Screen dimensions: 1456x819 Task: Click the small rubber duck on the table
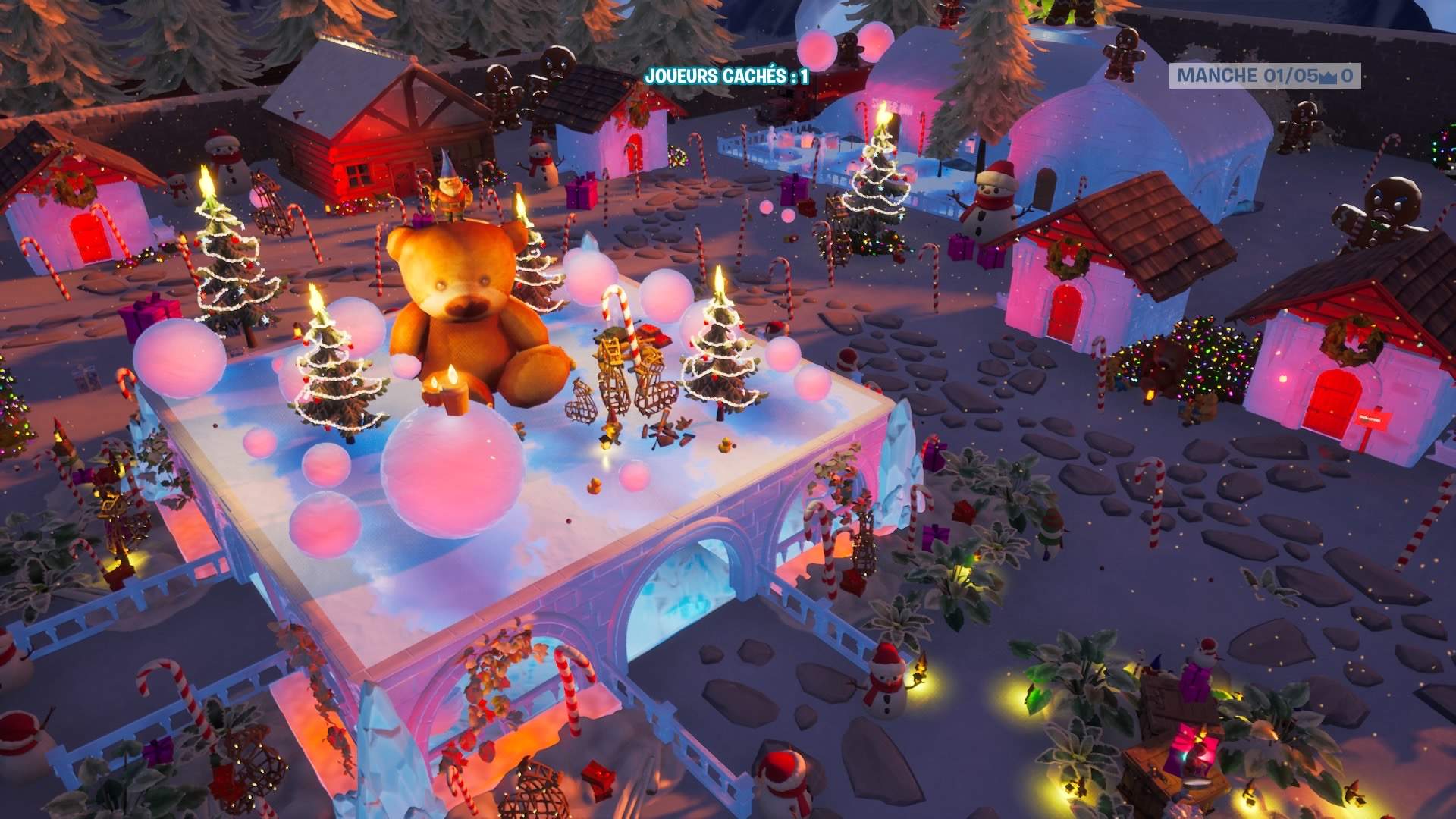click(x=725, y=446)
